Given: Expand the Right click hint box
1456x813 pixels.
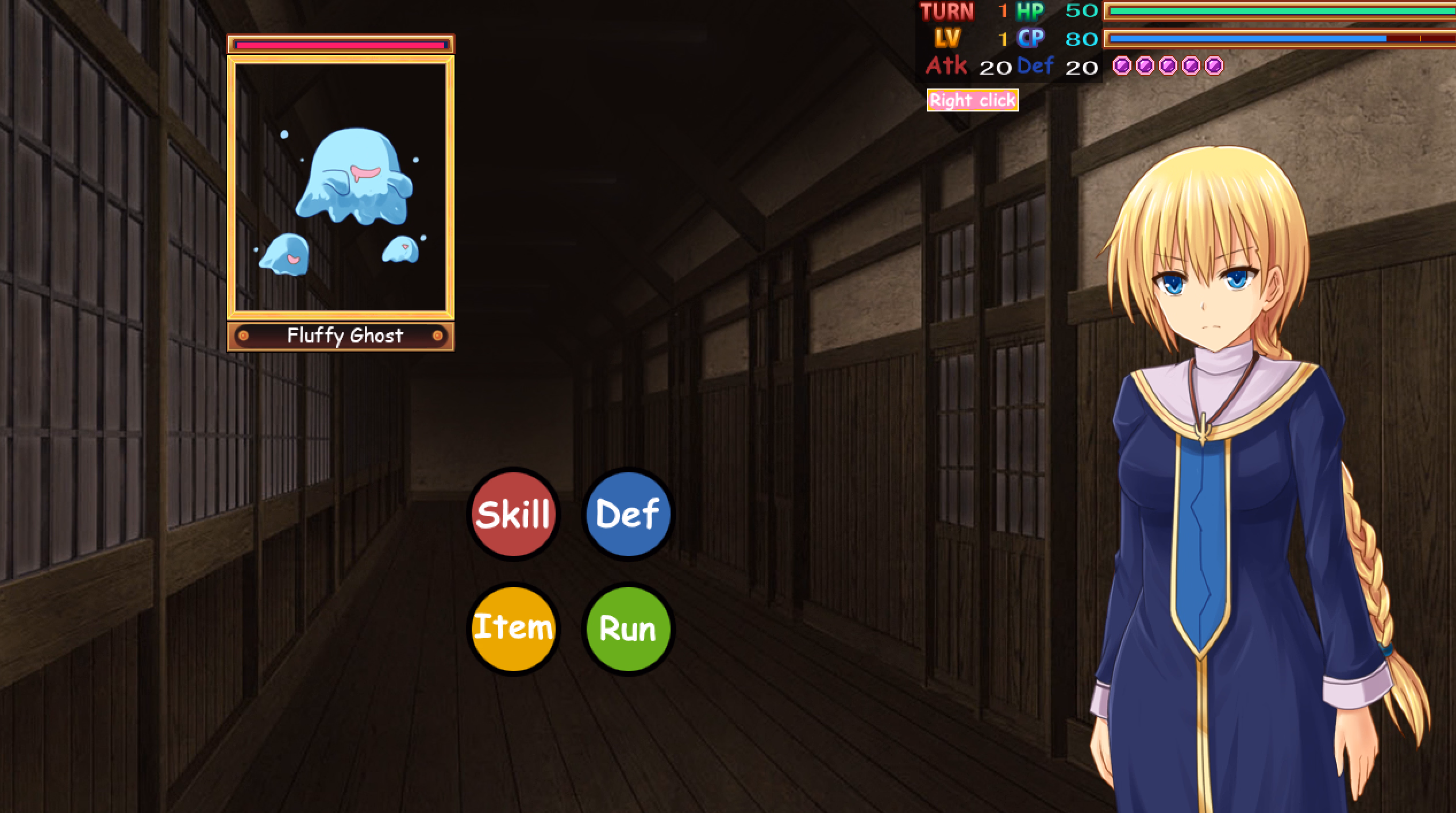Looking at the screenshot, I should (x=973, y=99).
